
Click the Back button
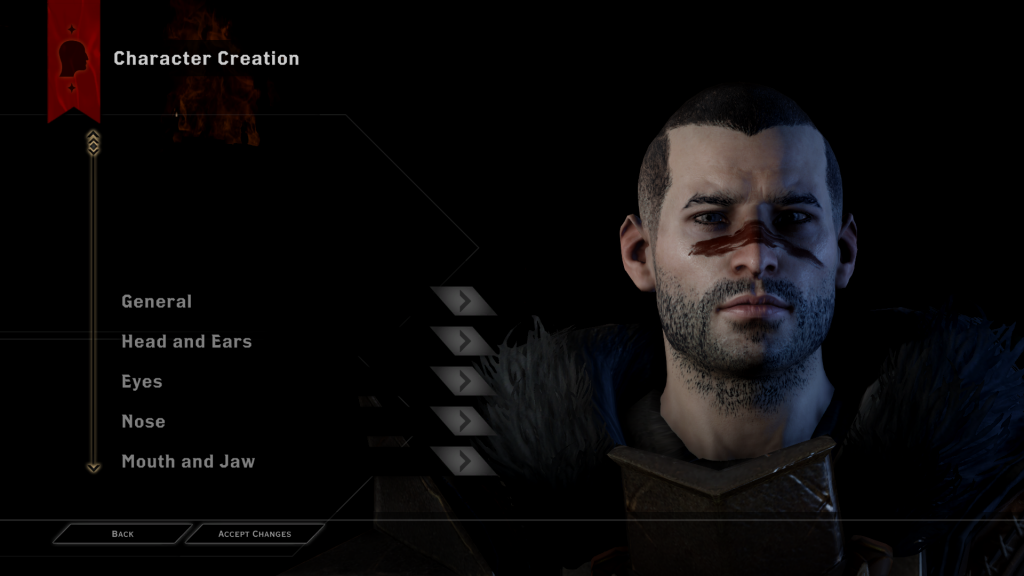point(122,534)
